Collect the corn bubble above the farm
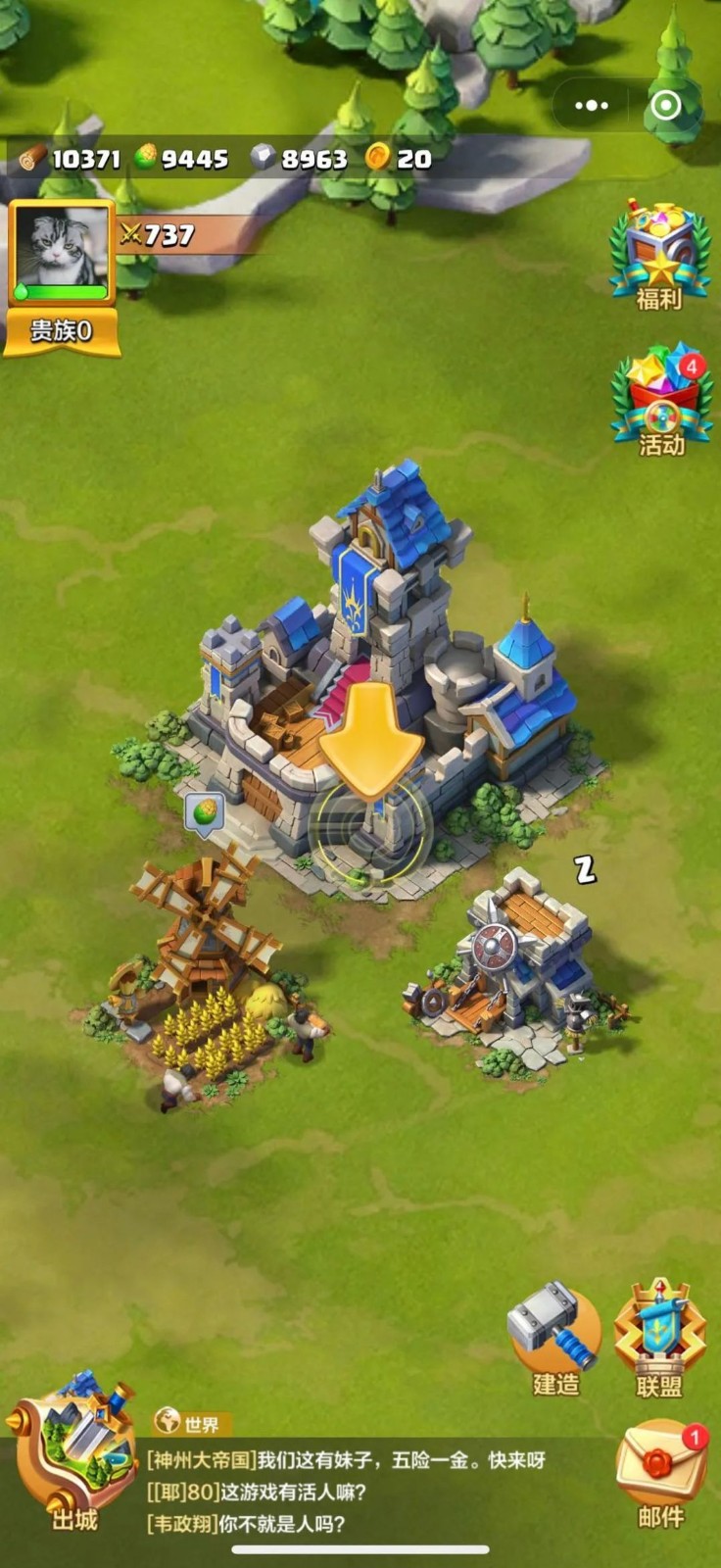This screenshot has height=1568, width=721. 205,812
